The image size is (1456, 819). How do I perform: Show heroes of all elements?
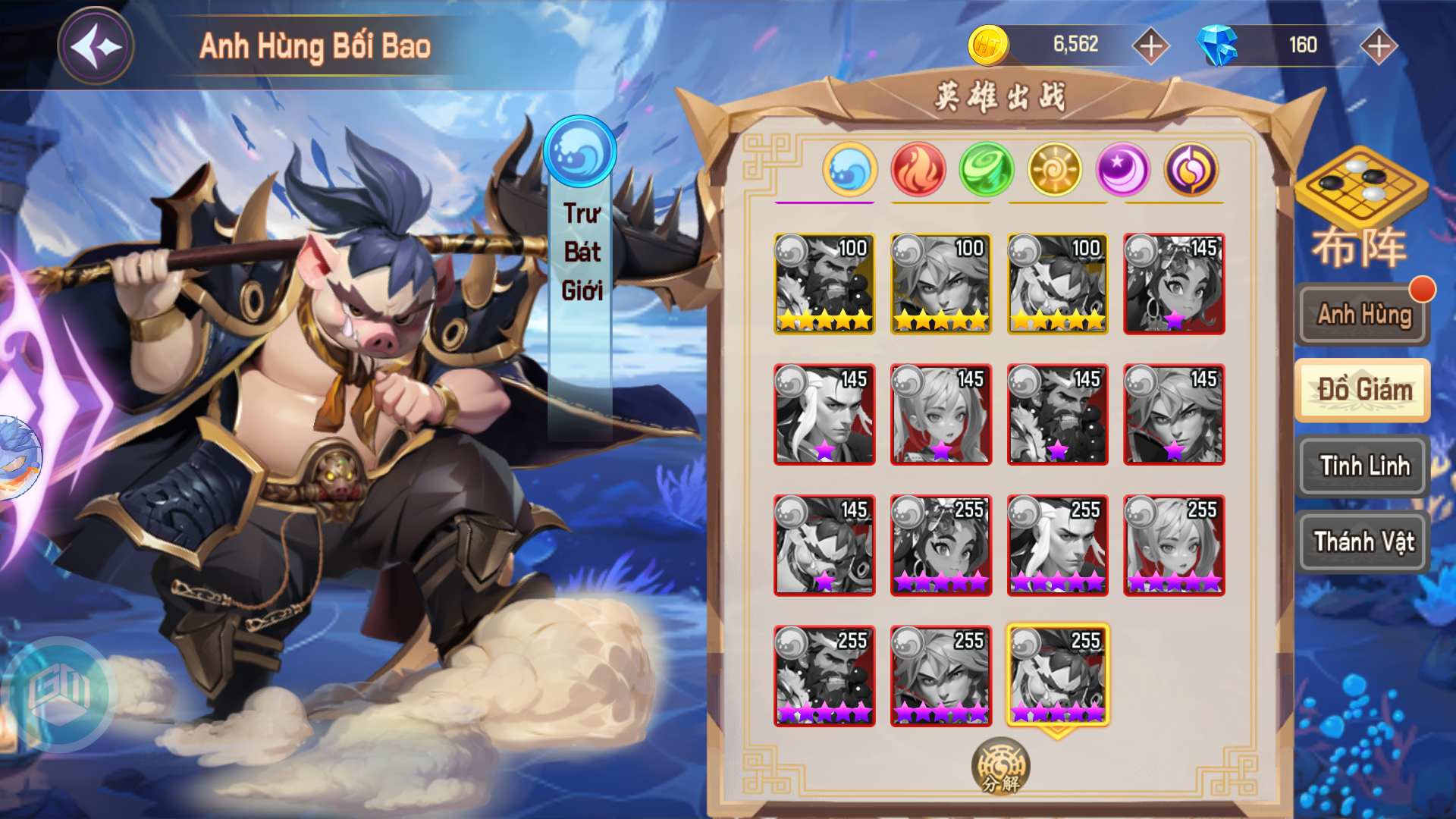[x=1191, y=169]
